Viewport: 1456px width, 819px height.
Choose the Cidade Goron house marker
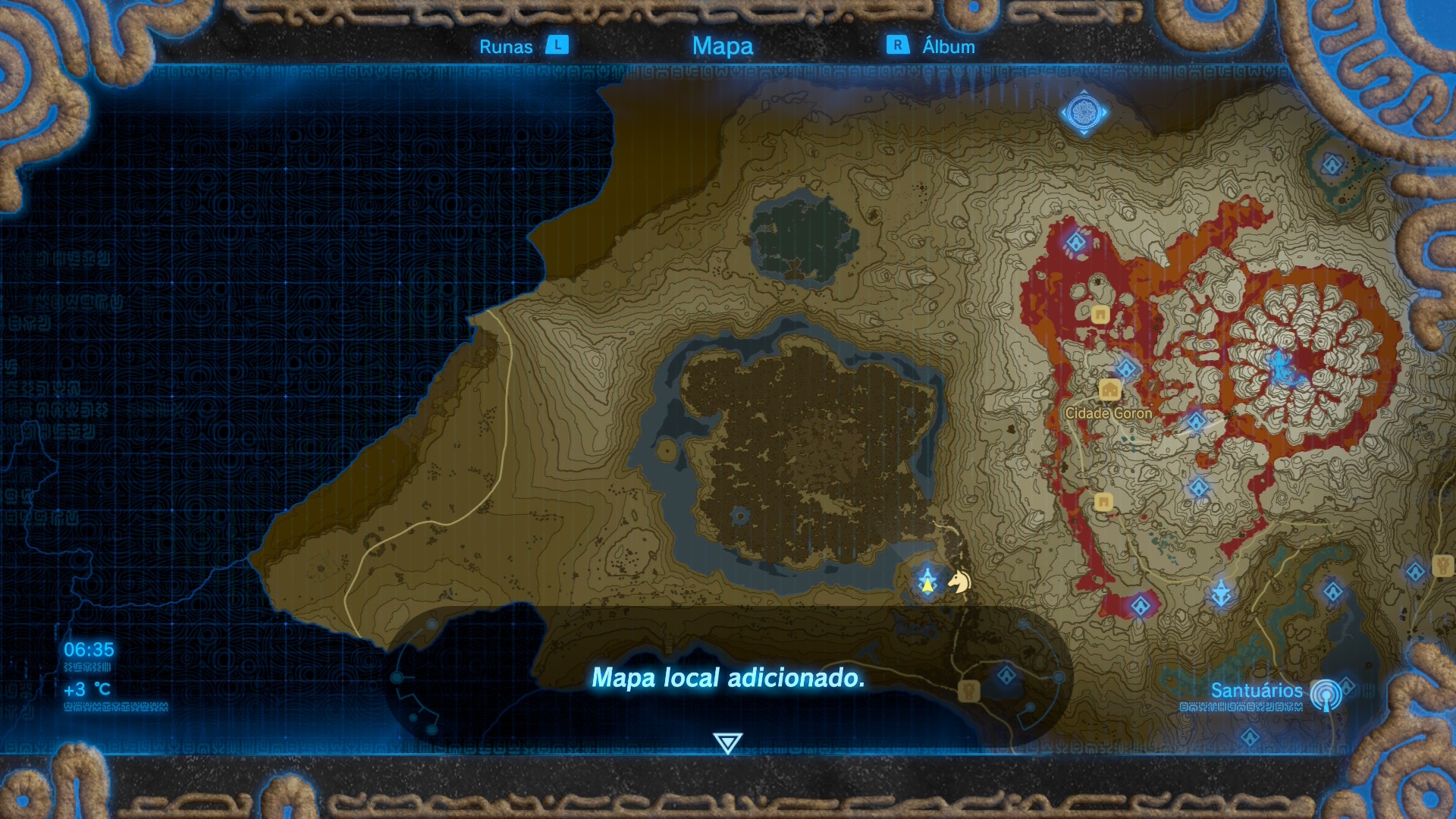[1110, 391]
